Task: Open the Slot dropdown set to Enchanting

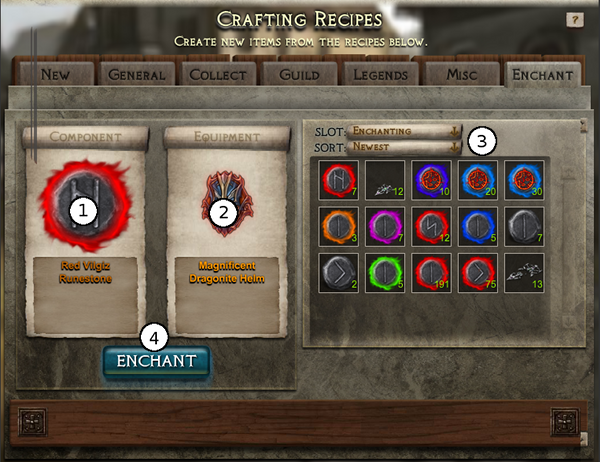Action: pyautogui.click(x=404, y=131)
